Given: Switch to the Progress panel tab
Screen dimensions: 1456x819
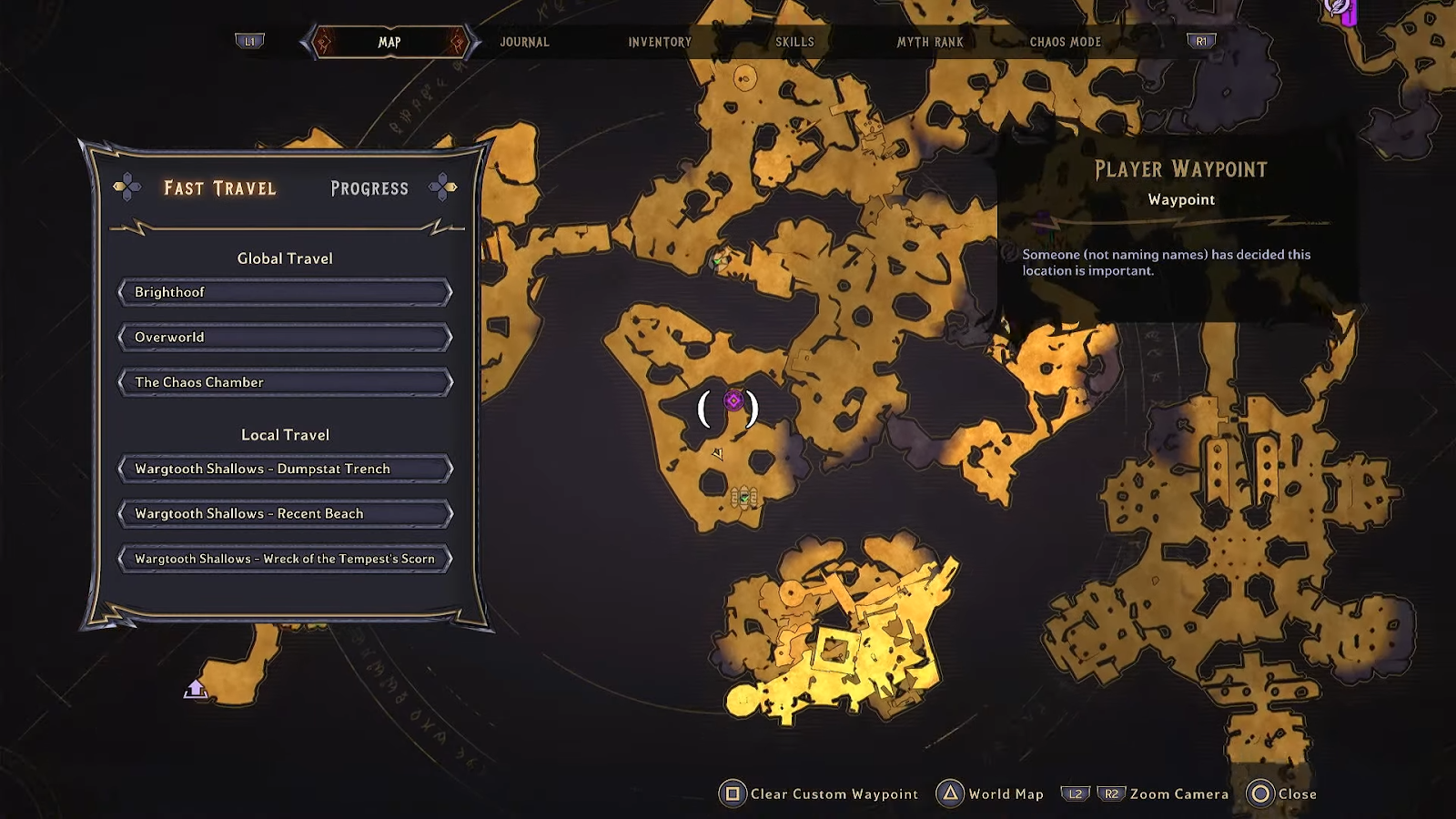Looking at the screenshot, I should pos(369,188).
